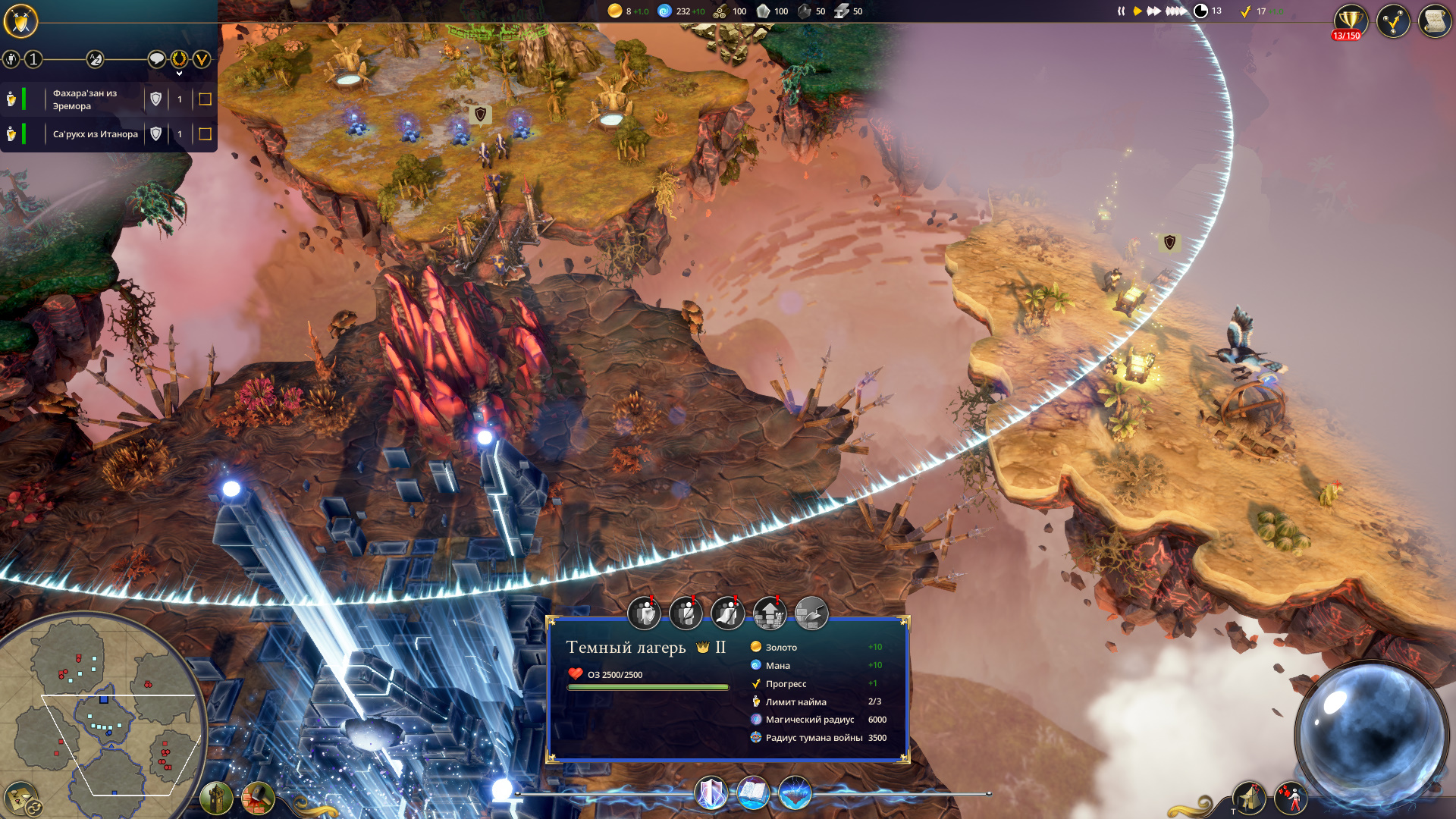1456x819 pixels.
Task: Open the build menu with the trowel icon
Action: pyautogui.click(x=811, y=613)
